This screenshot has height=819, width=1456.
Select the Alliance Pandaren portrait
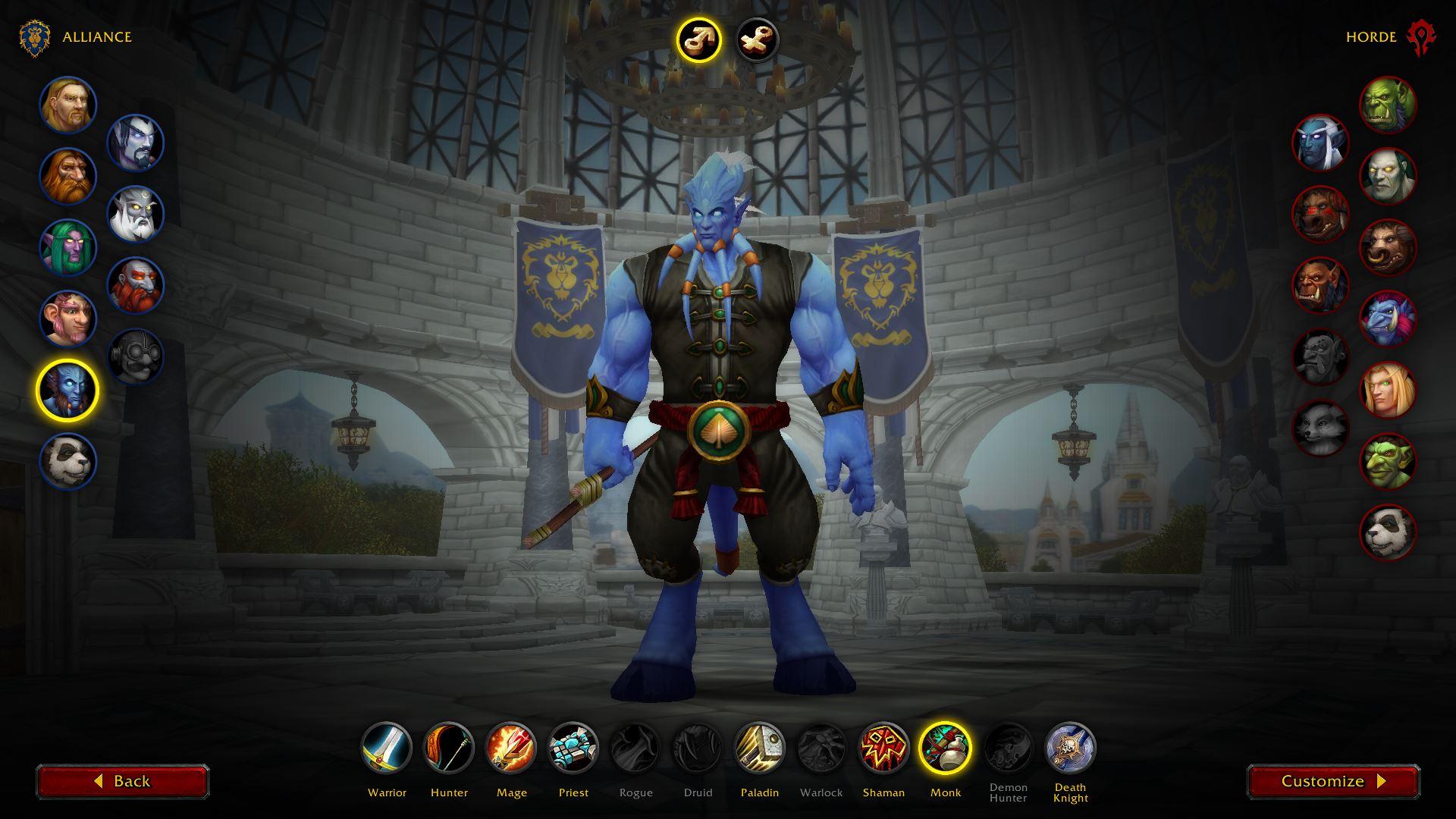point(68,461)
